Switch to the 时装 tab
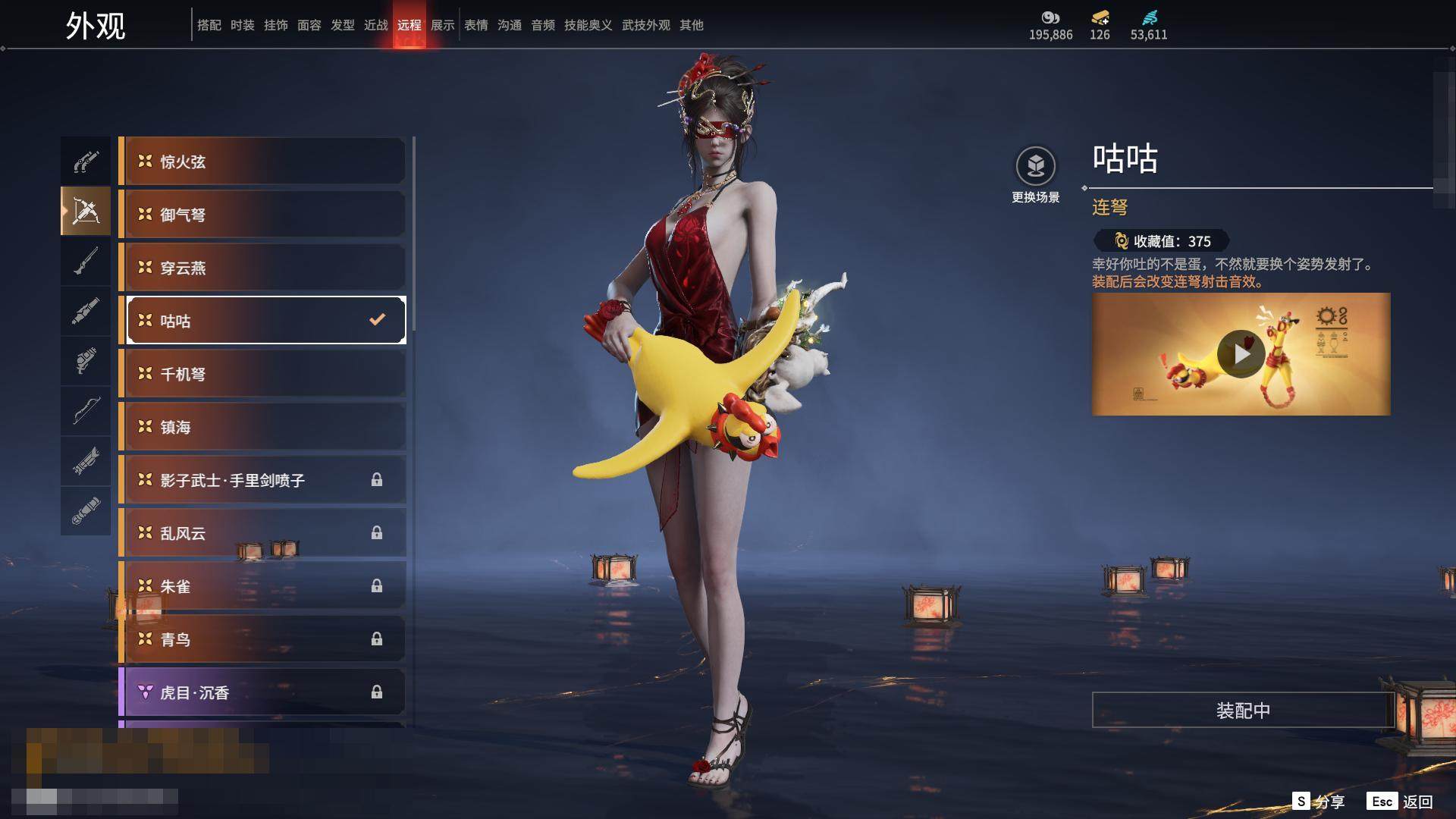Viewport: 1456px width, 819px height. 243,25
